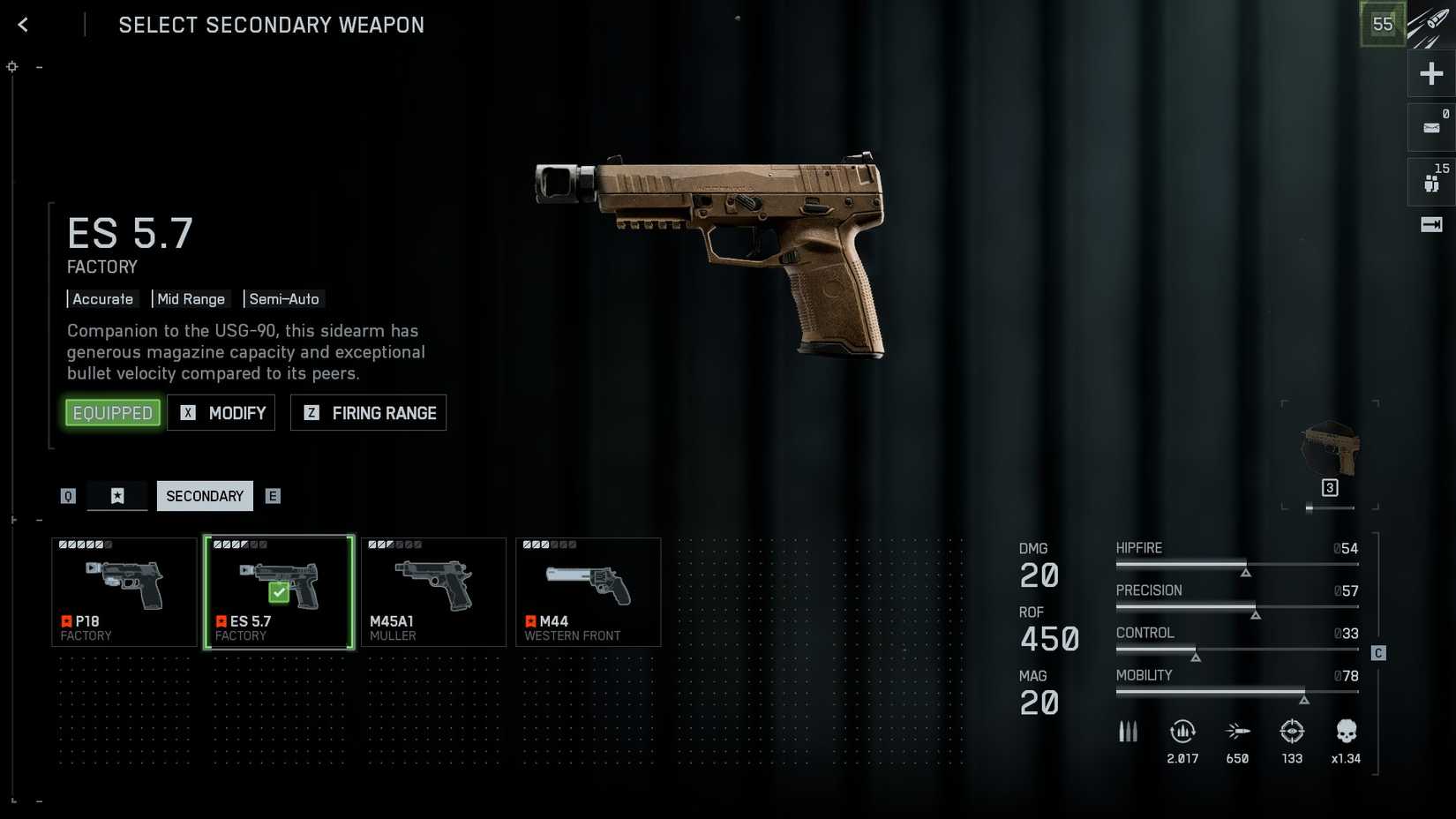Click the bottom right-sidebar panel icon

point(1431,225)
